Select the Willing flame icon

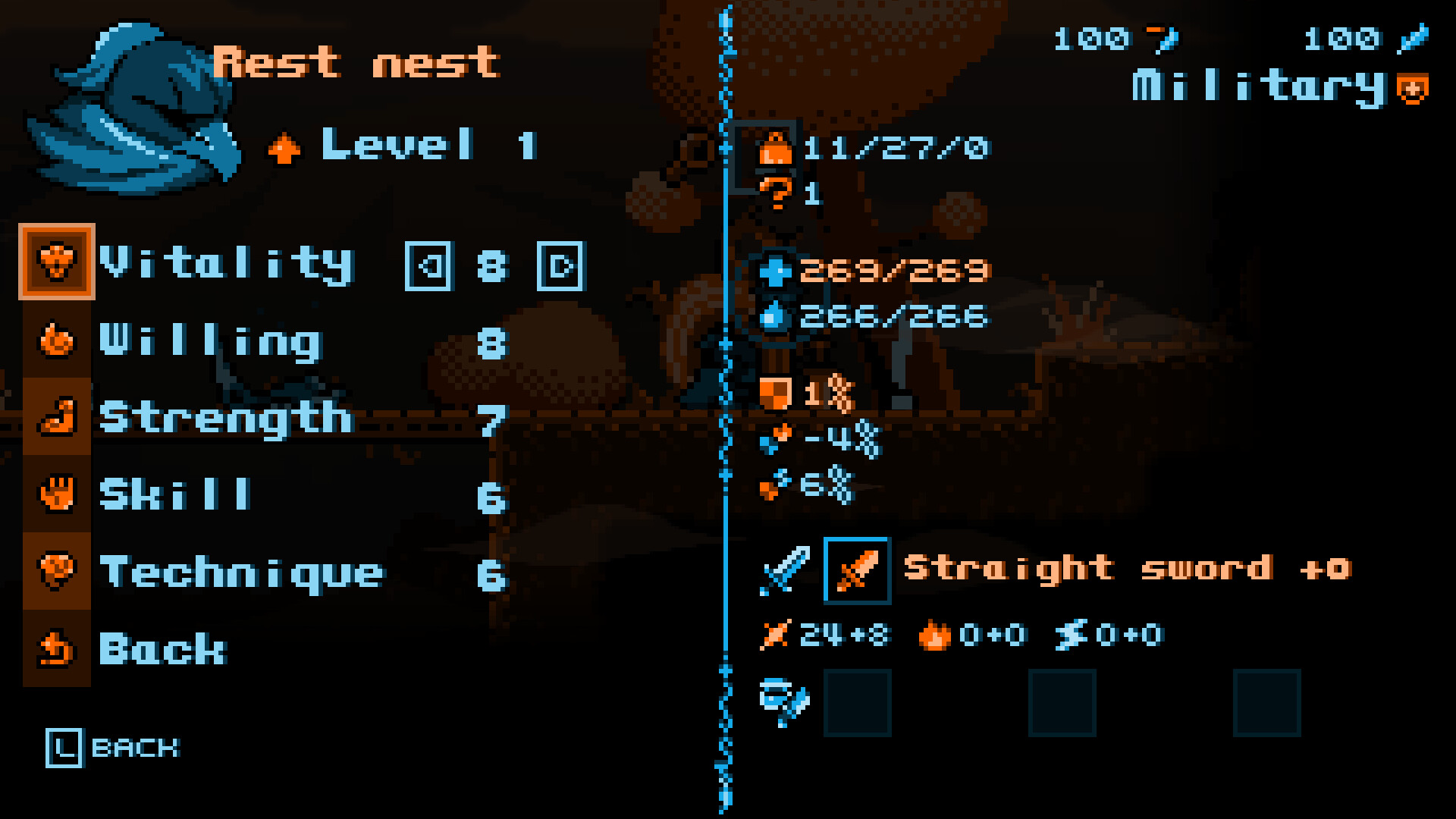click(58, 341)
